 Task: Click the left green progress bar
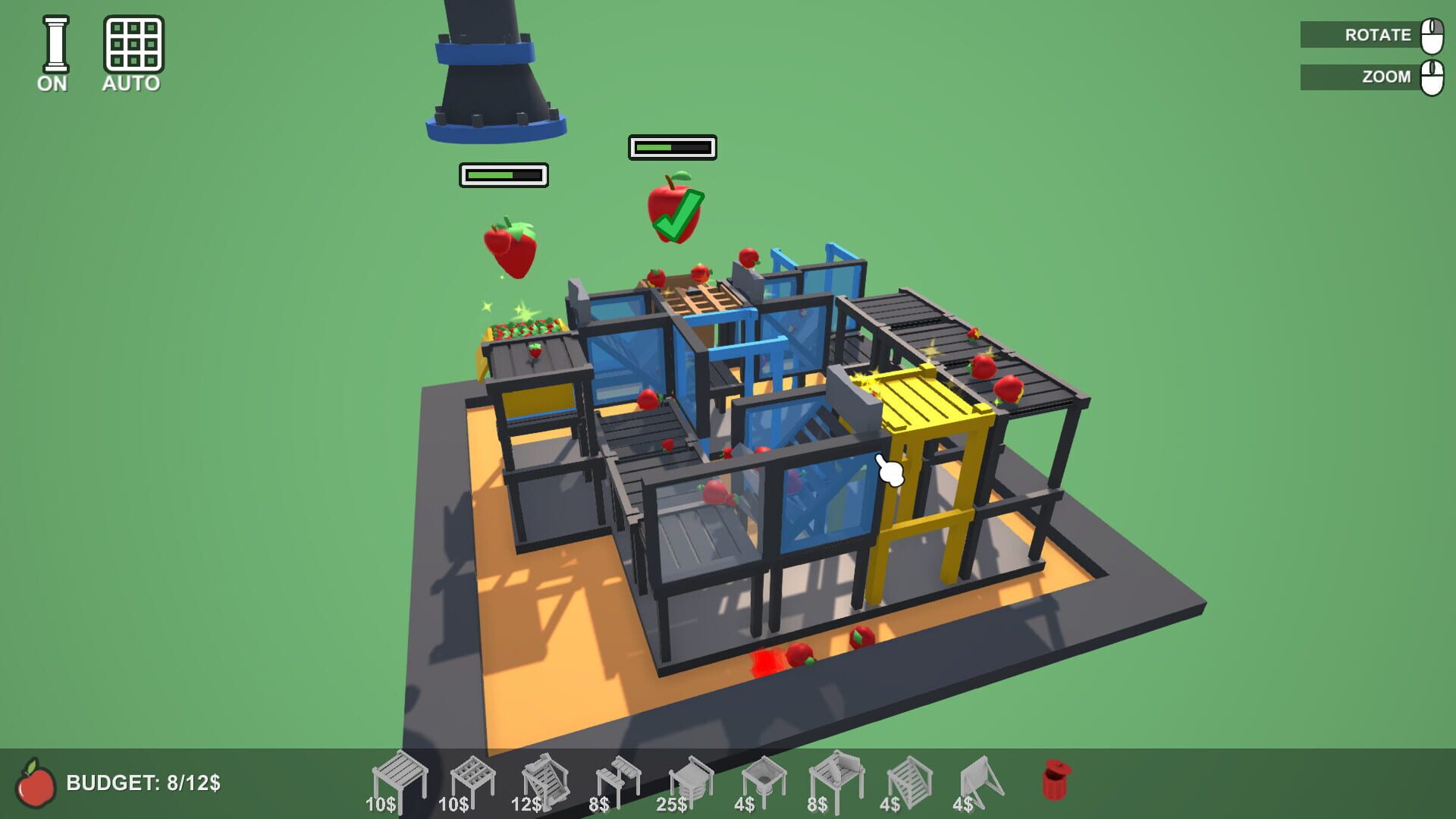point(503,175)
